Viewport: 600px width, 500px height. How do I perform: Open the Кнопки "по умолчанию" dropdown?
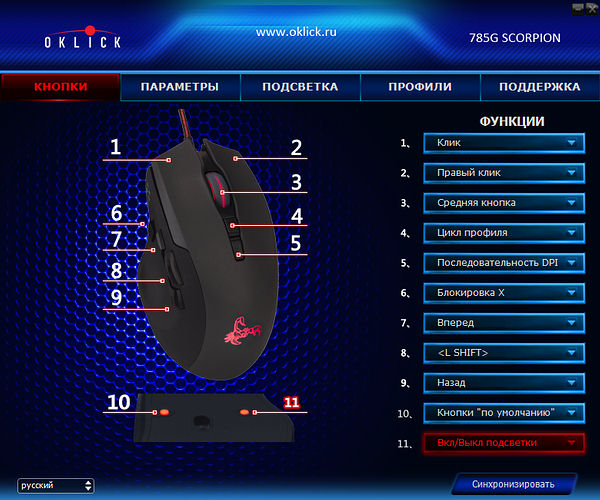pyautogui.click(x=503, y=412)
